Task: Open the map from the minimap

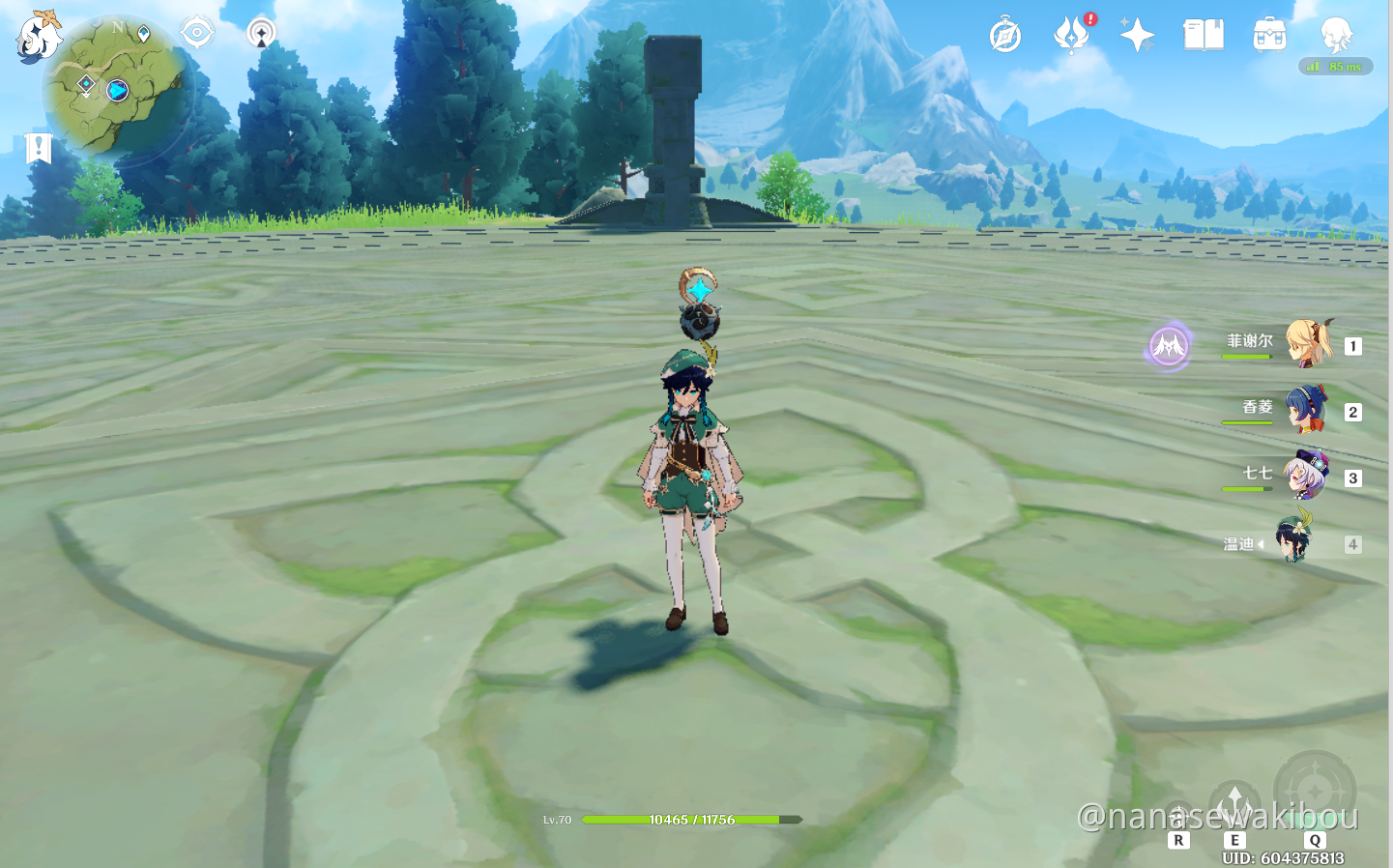Action: coord(116,87)
